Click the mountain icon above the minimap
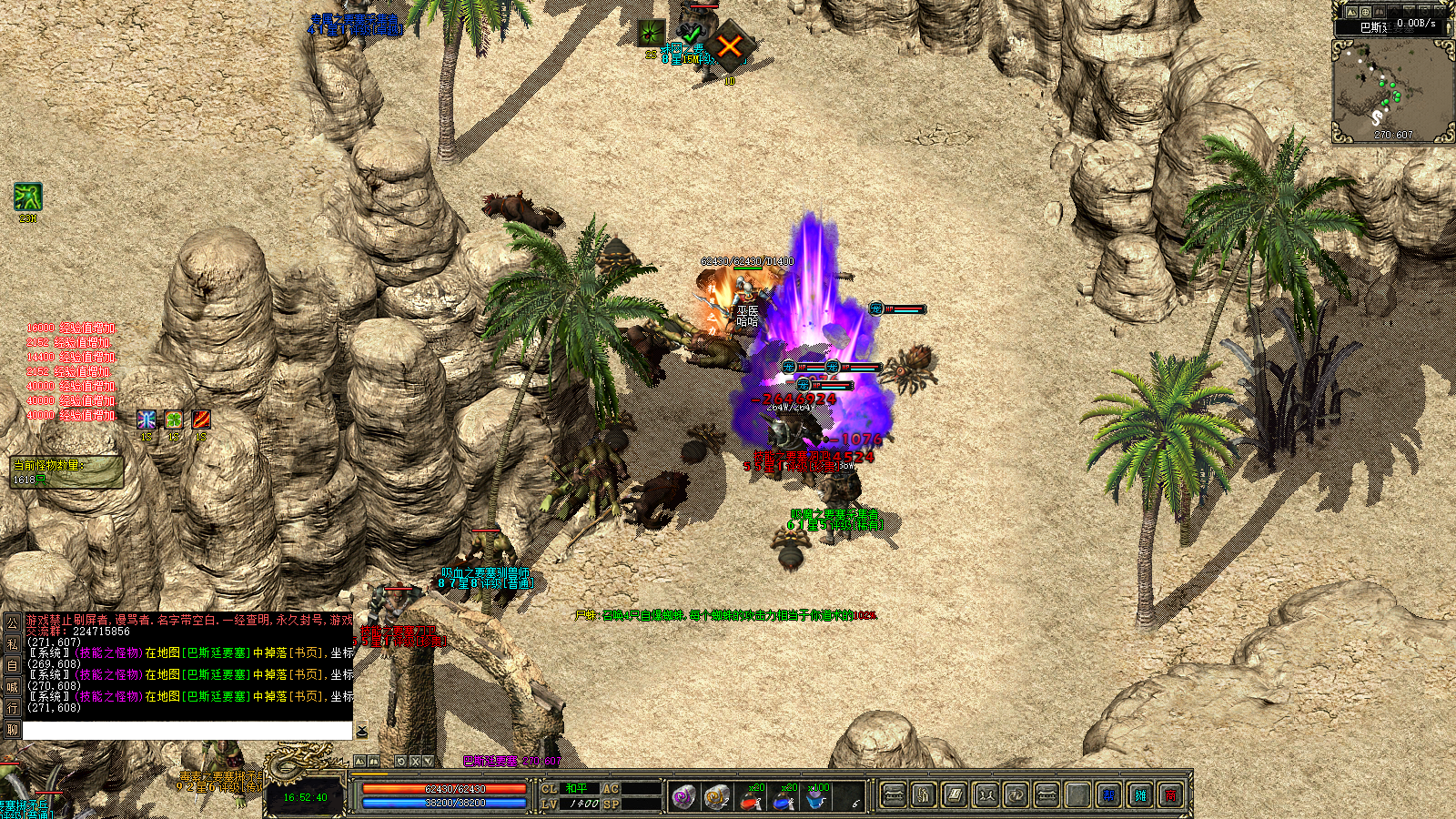 tap(1351, 12)
